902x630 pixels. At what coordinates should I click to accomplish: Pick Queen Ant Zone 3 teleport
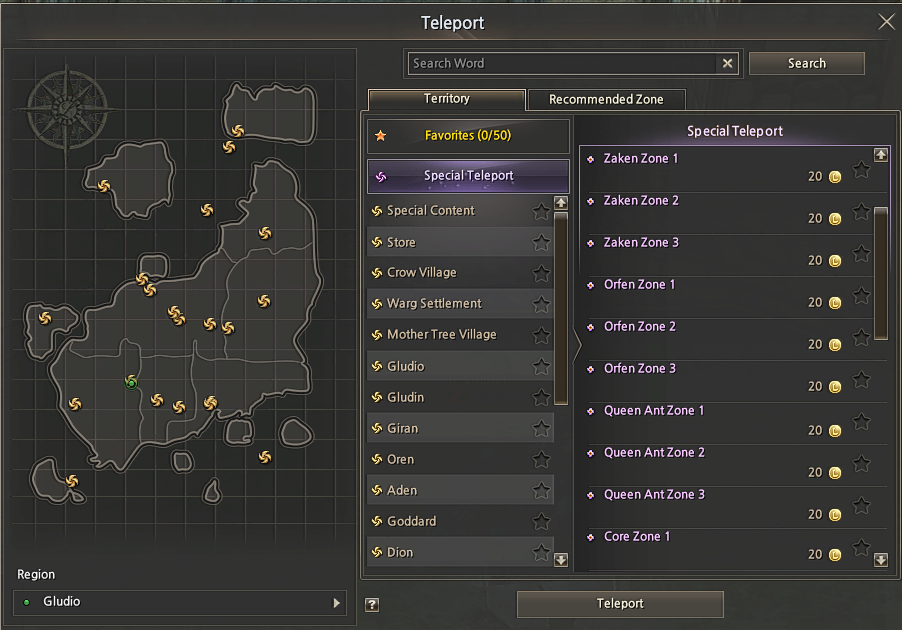pos(654,494)
